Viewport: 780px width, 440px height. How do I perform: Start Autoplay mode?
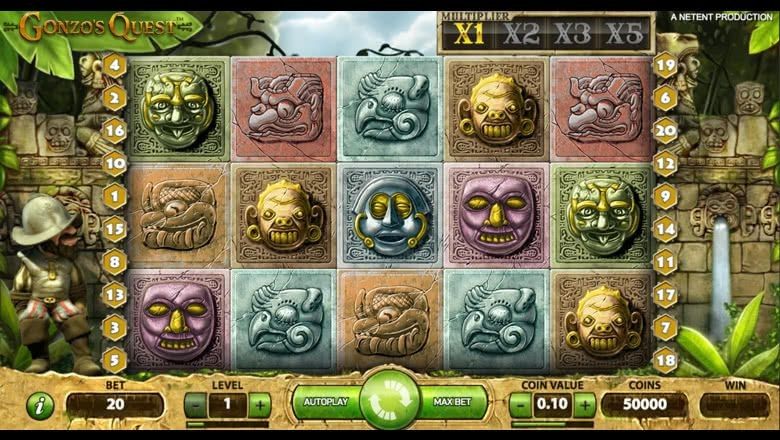coord(325,402)
